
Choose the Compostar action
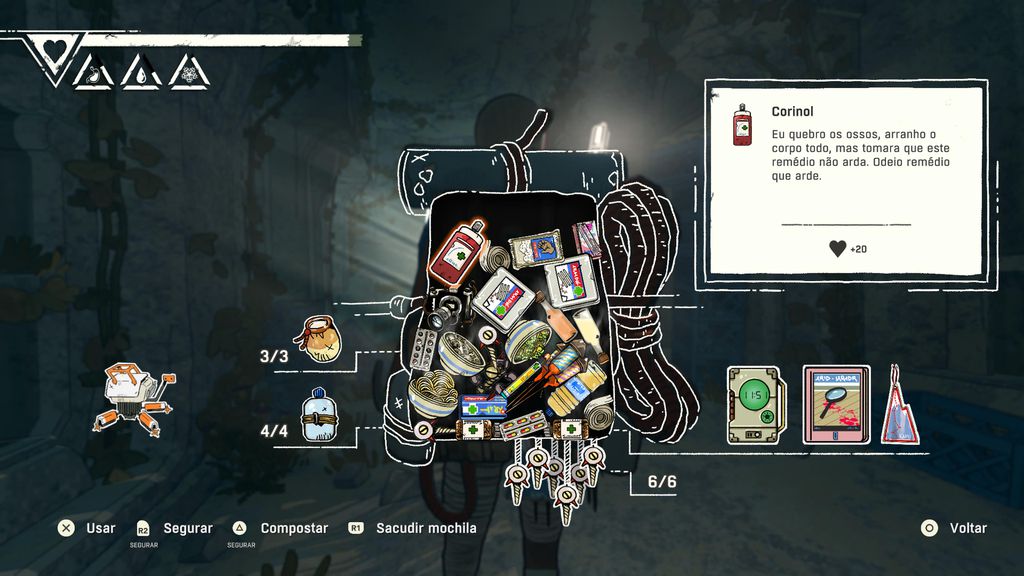pyautogui.click(x=280, y=528)
